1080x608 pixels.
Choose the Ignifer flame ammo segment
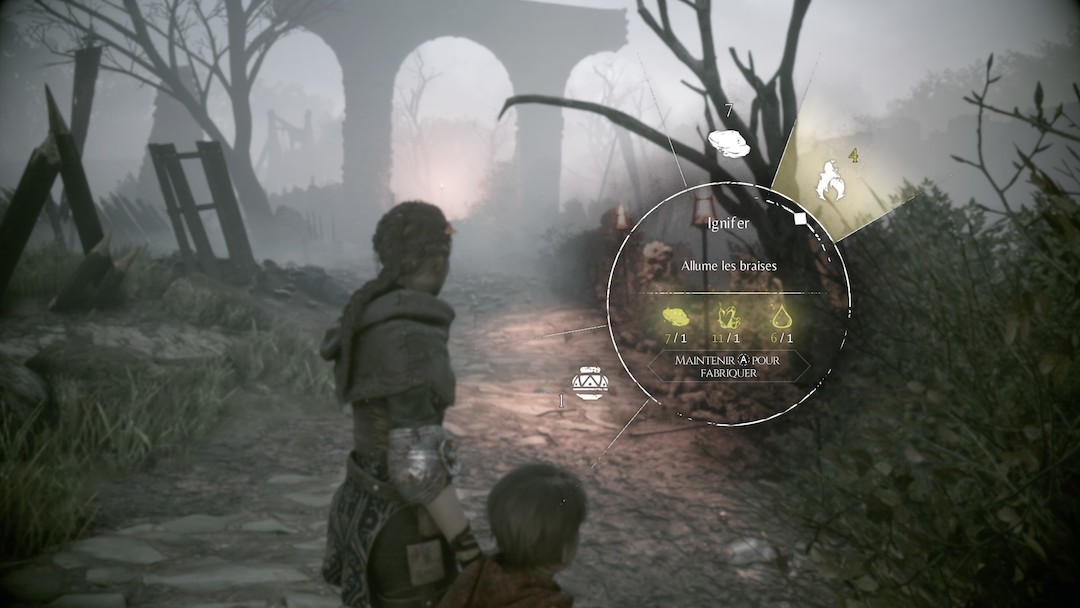pos(831,180)
